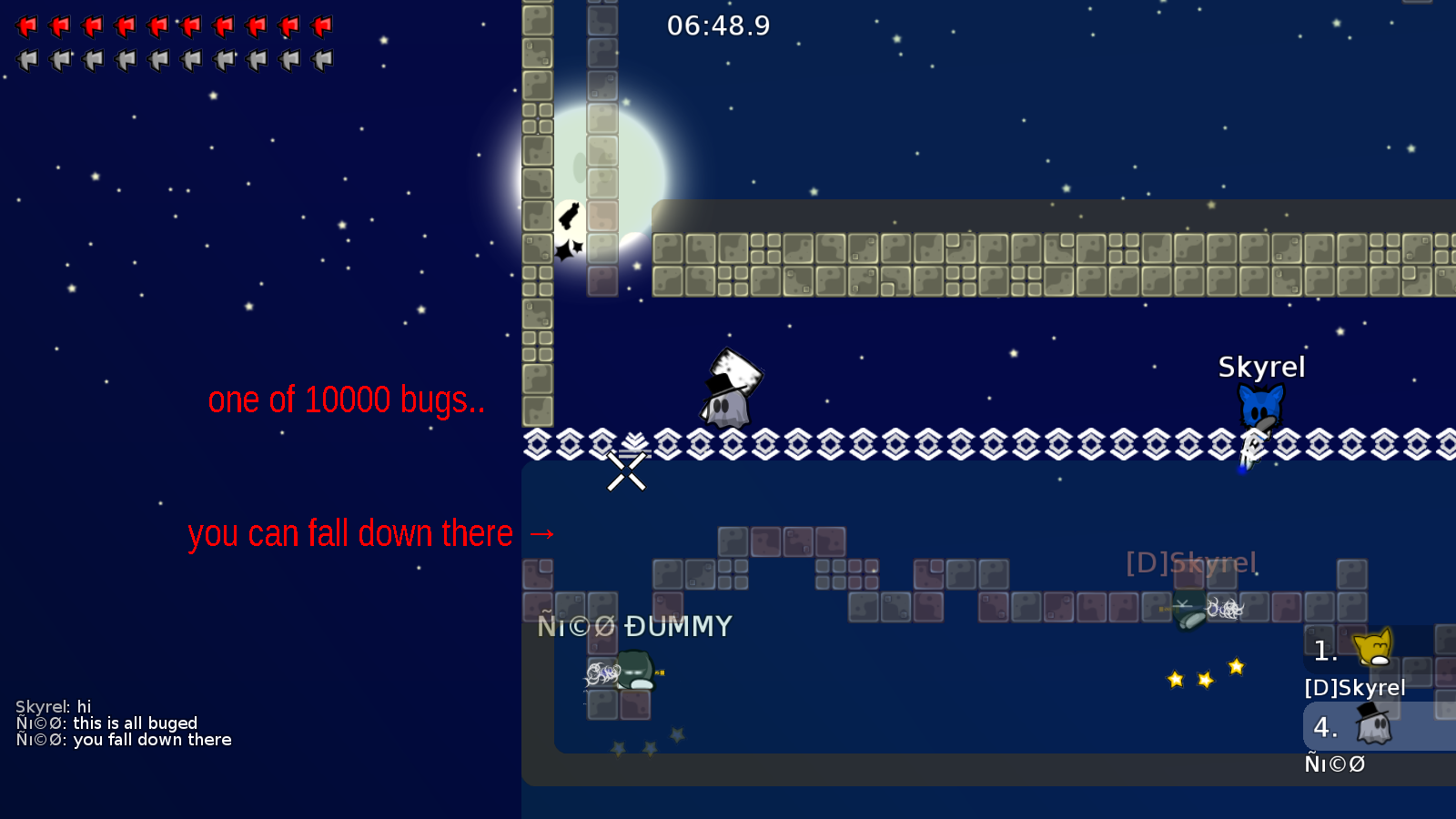
Task: Click the first red health flag icon
Action: (28, 25)
